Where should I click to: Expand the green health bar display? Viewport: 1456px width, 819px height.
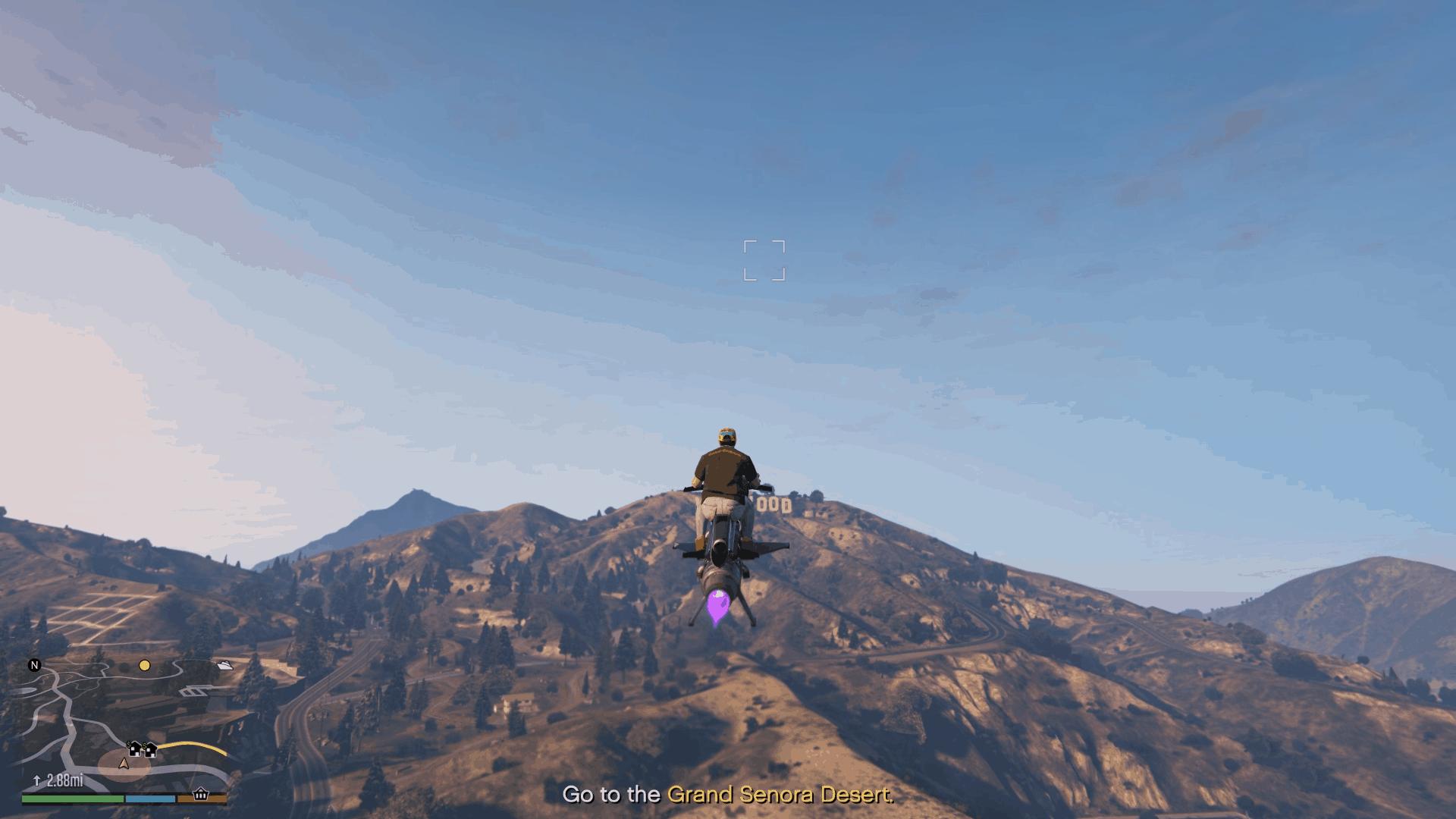pos(71,799)
